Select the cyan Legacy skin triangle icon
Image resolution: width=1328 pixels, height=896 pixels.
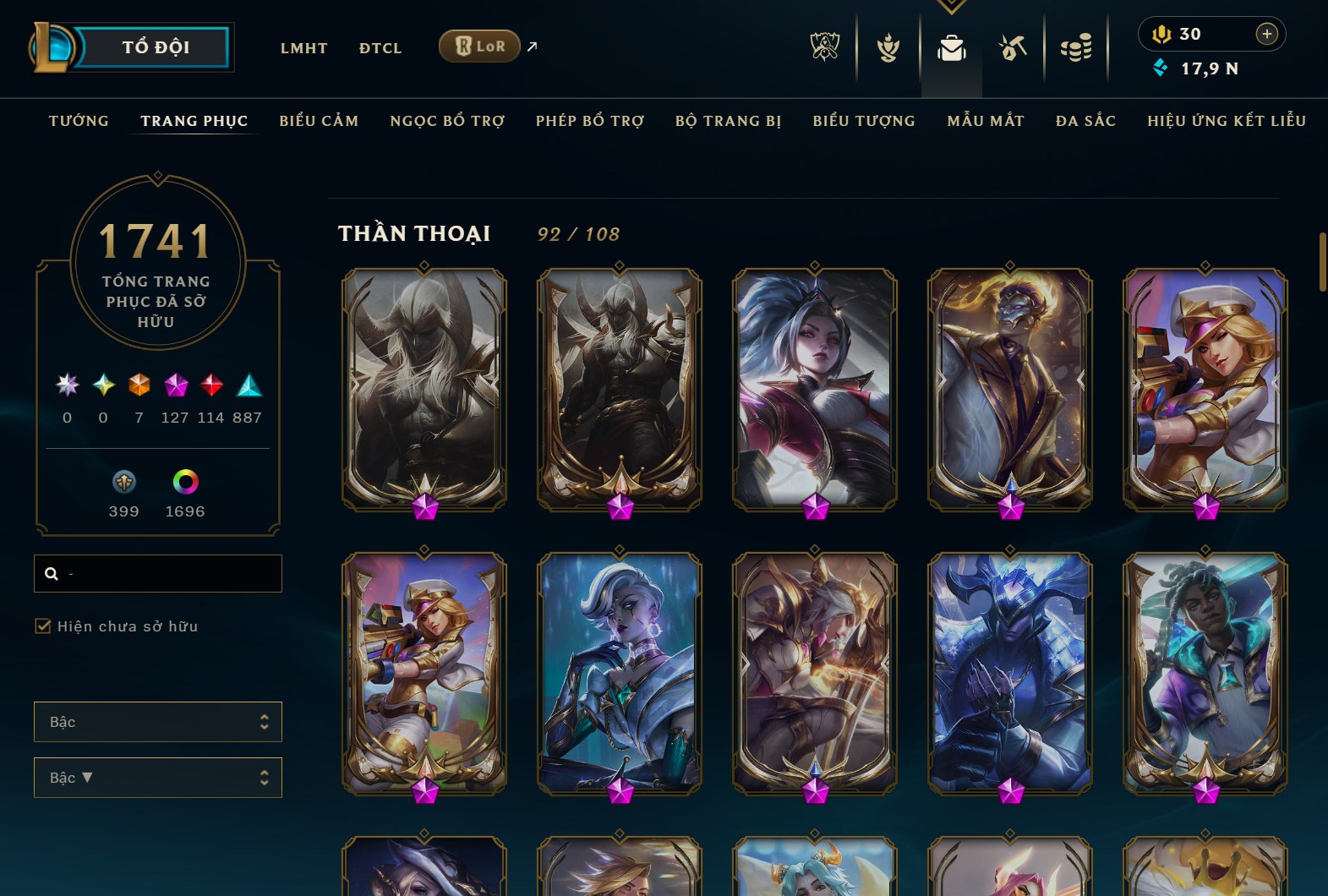[x=245, y=386]
